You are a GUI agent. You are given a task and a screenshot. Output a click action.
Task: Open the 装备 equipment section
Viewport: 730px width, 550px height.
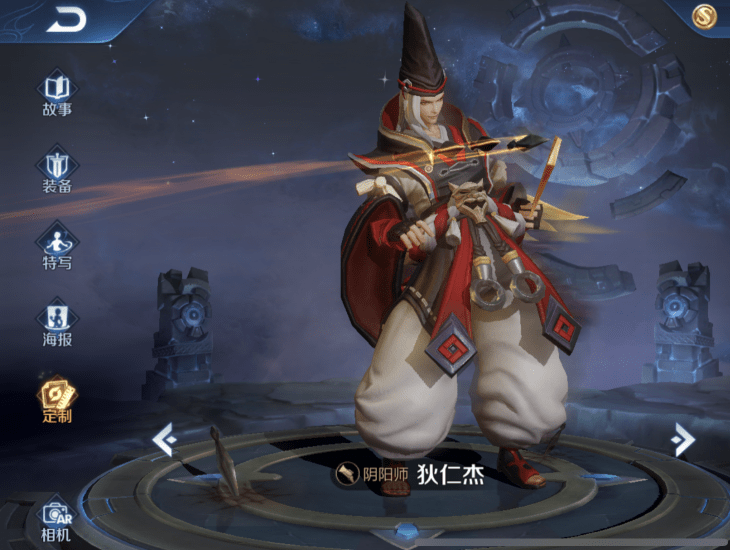tap(57, 170)
